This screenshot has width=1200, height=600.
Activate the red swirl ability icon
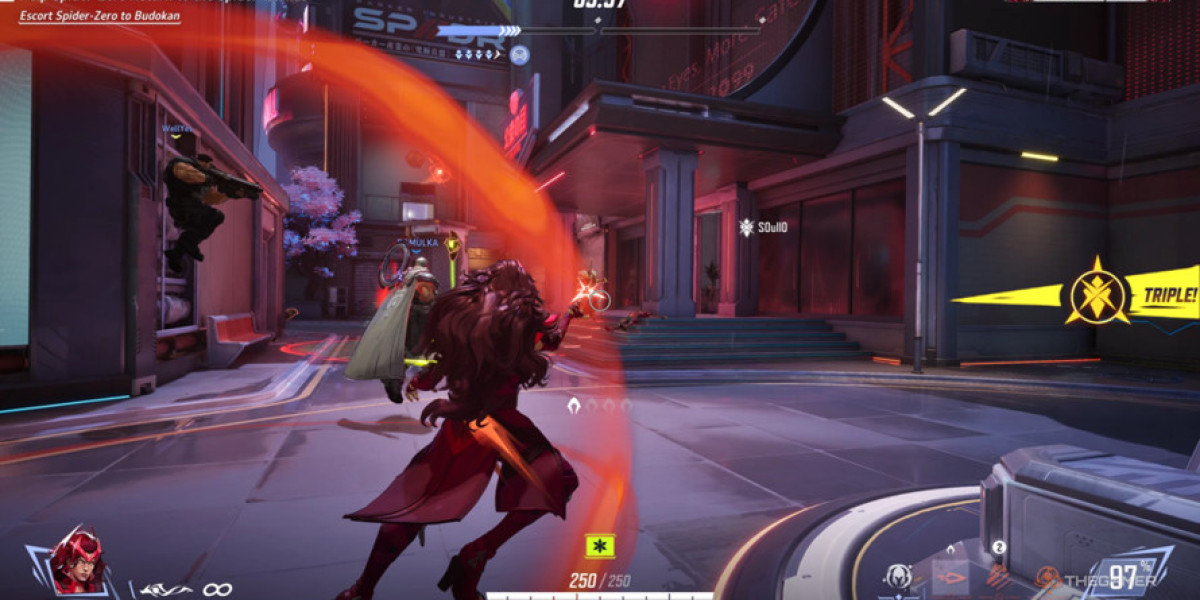1049,577
